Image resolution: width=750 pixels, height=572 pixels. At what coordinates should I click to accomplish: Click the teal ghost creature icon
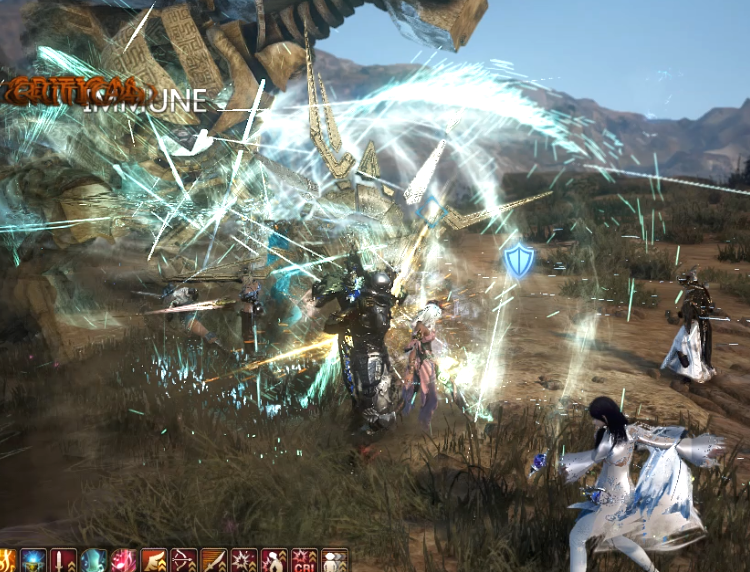[94, 560]
